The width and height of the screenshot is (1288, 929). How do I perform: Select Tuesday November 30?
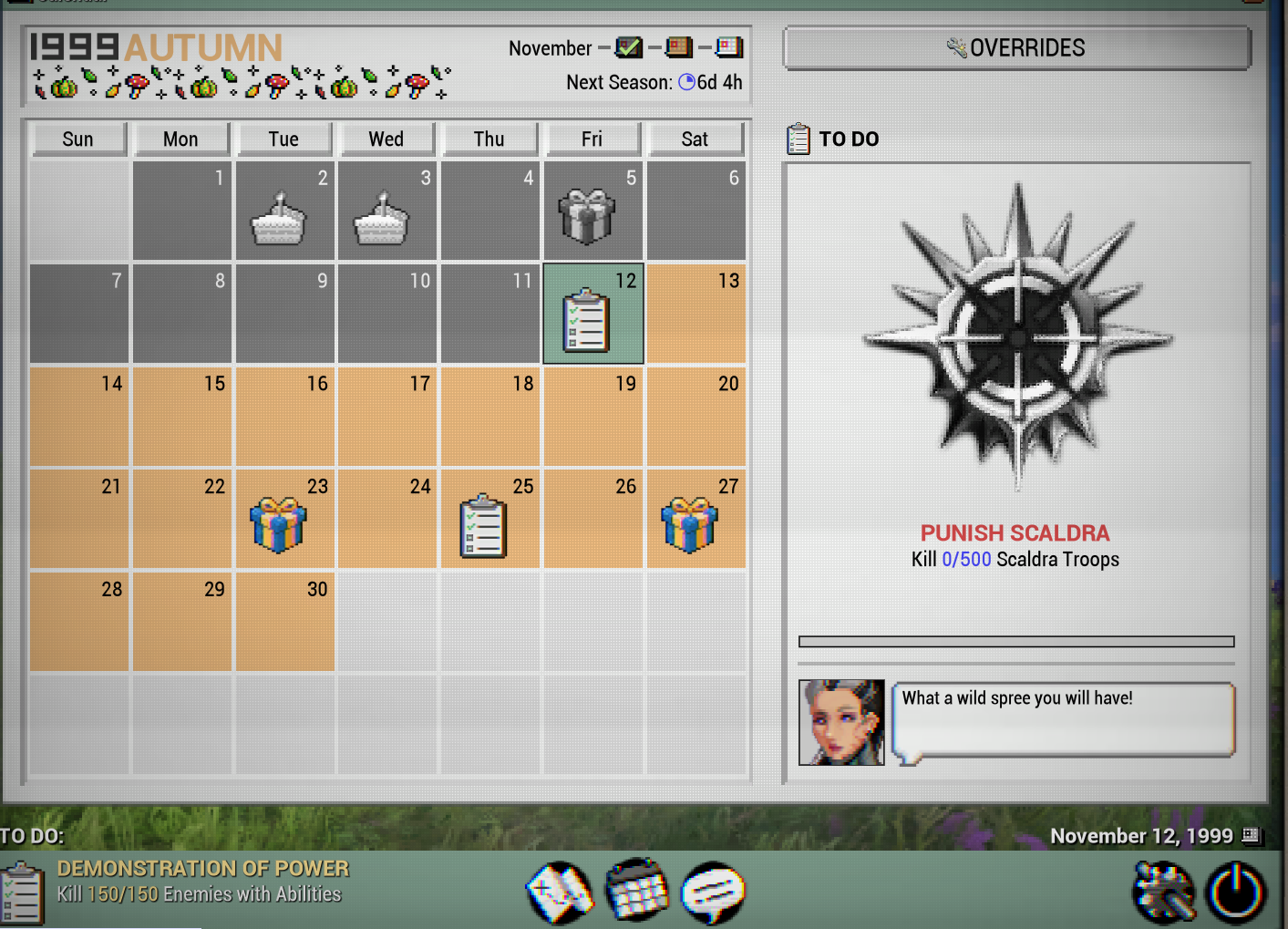click(285, 622)
